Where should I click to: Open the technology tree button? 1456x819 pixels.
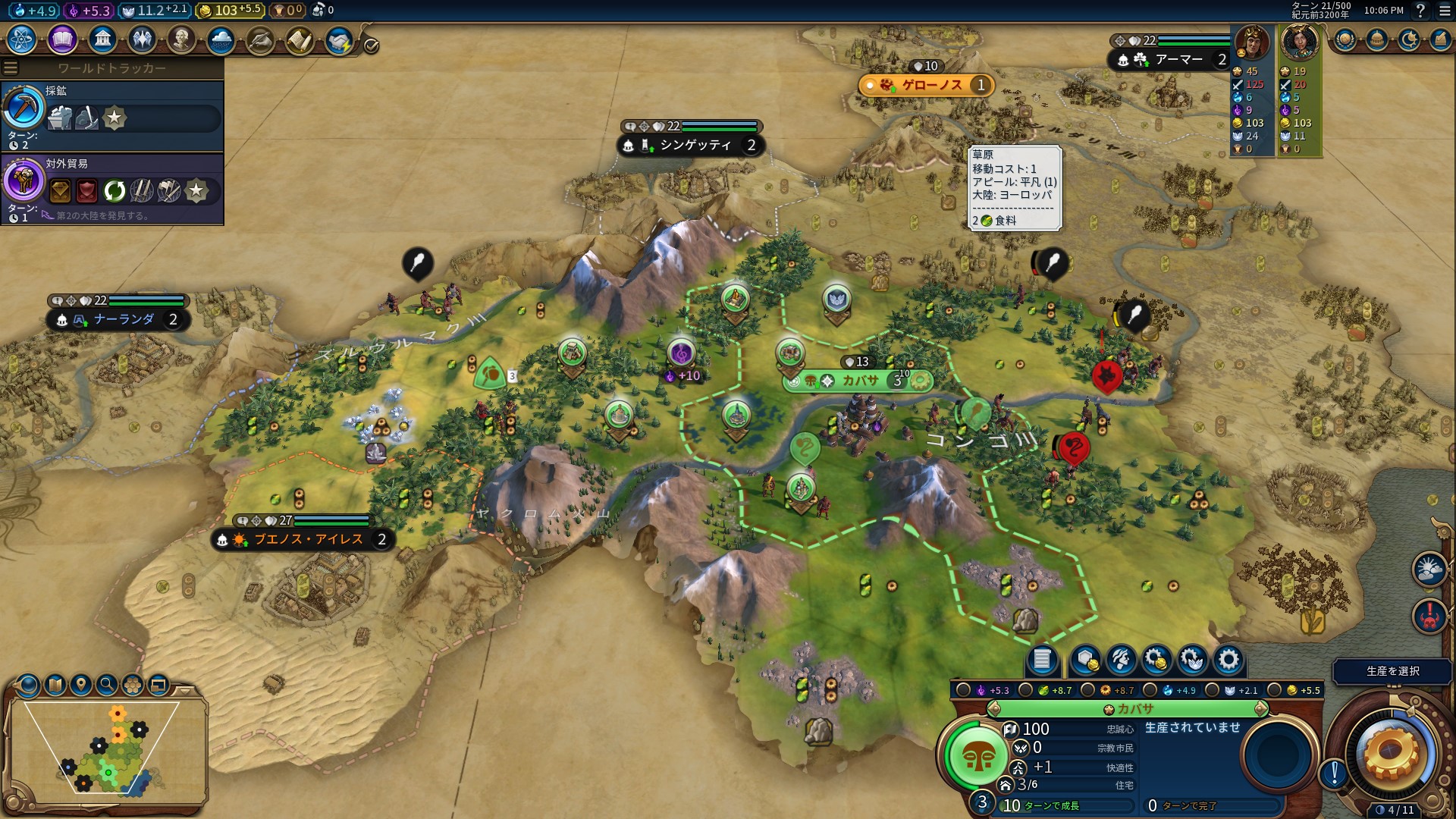21,39
